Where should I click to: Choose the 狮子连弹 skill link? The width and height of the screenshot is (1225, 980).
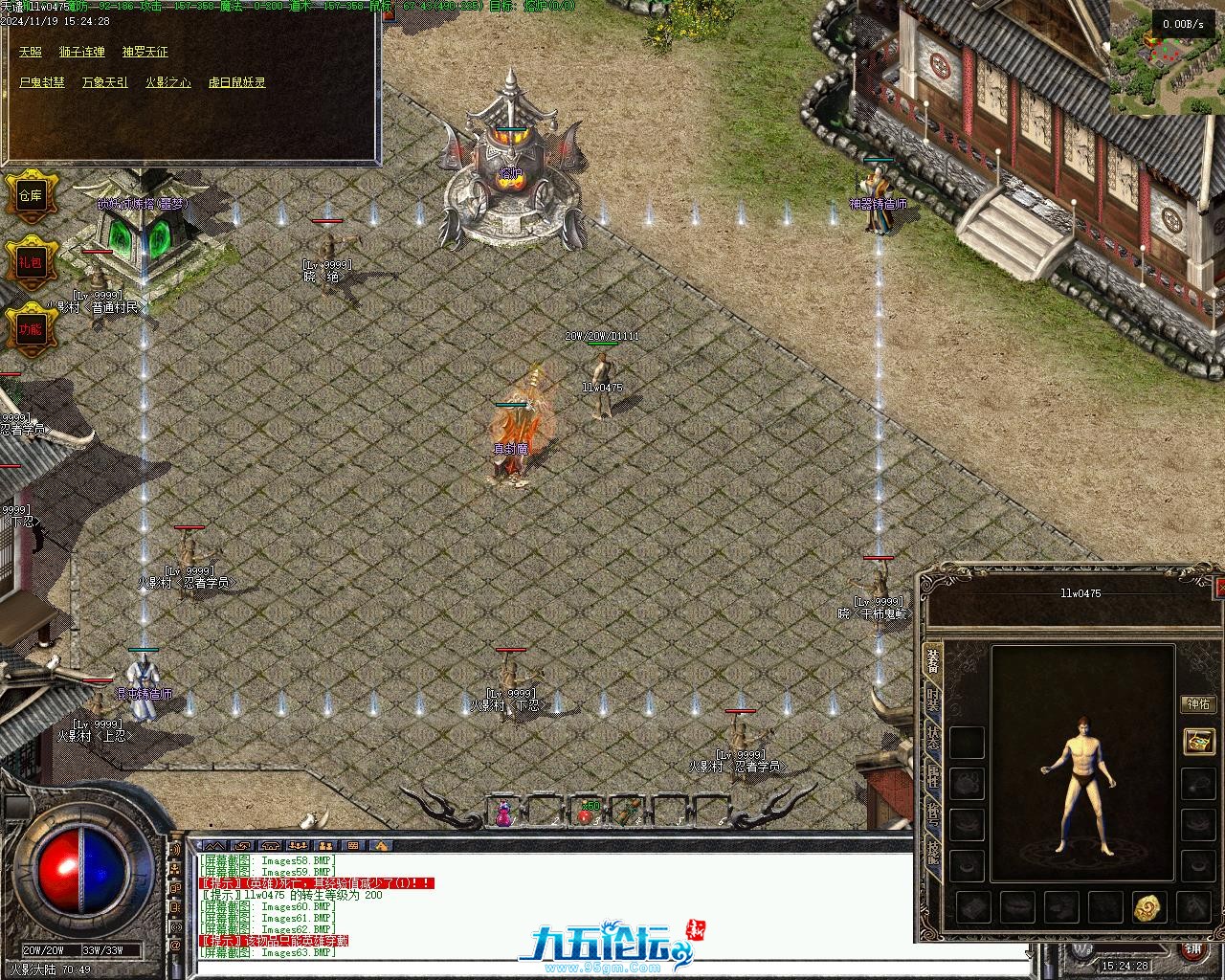tap(81, 52)
